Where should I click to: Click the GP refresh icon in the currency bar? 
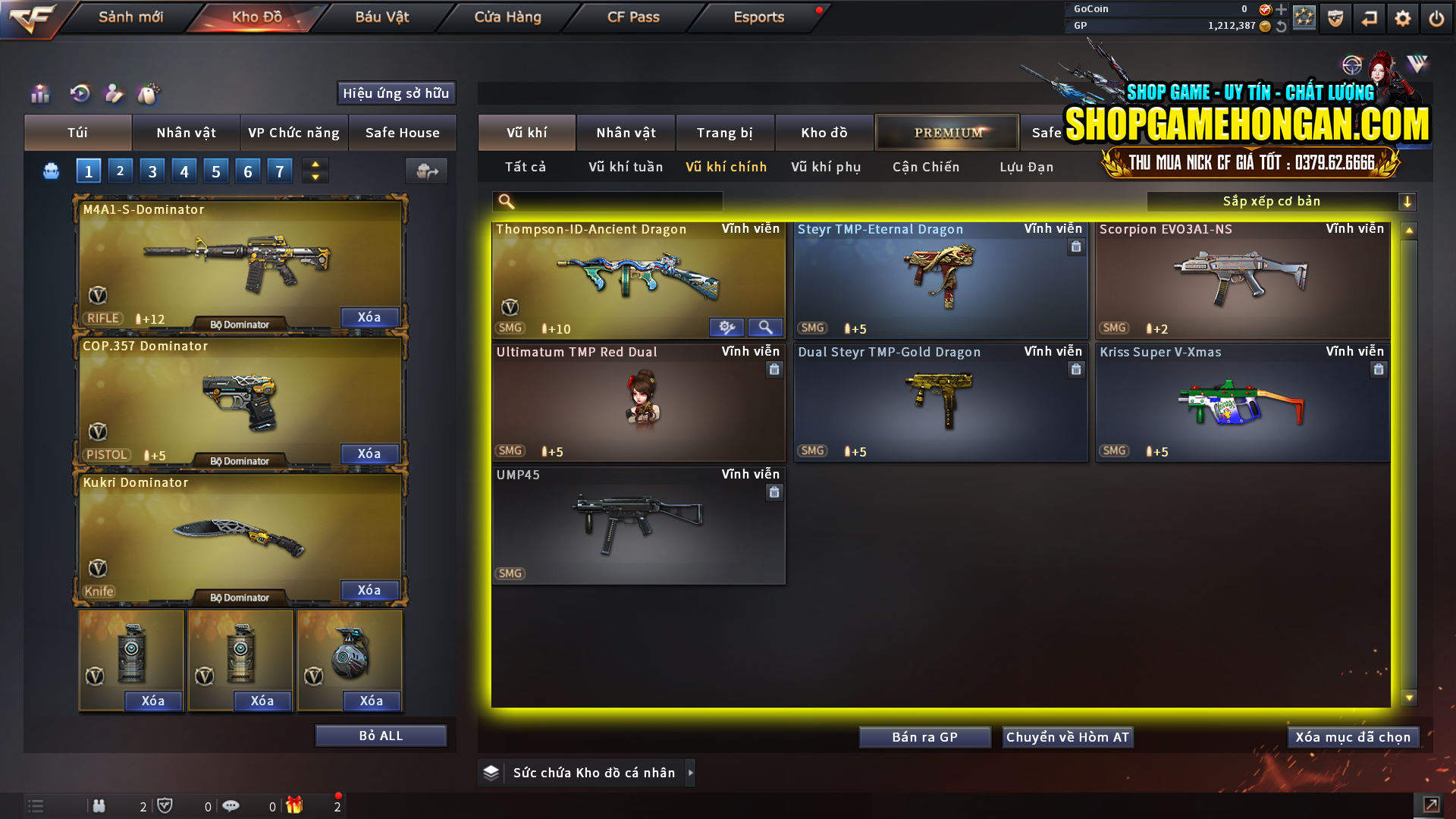1282,25
